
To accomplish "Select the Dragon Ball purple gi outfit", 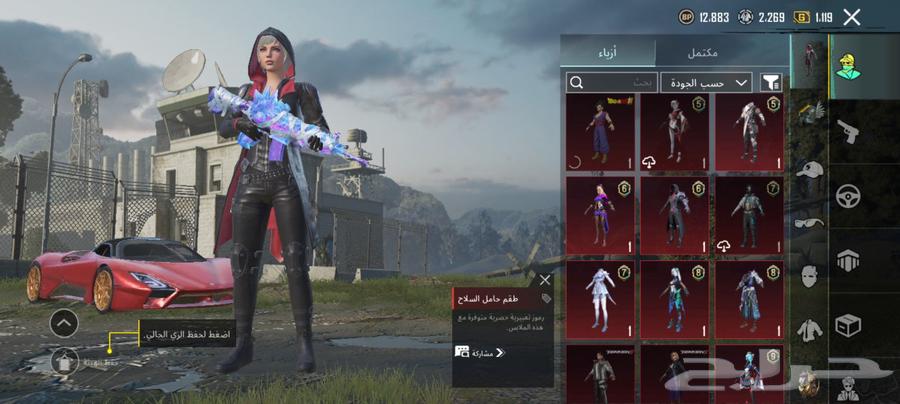I will (600, 132).
